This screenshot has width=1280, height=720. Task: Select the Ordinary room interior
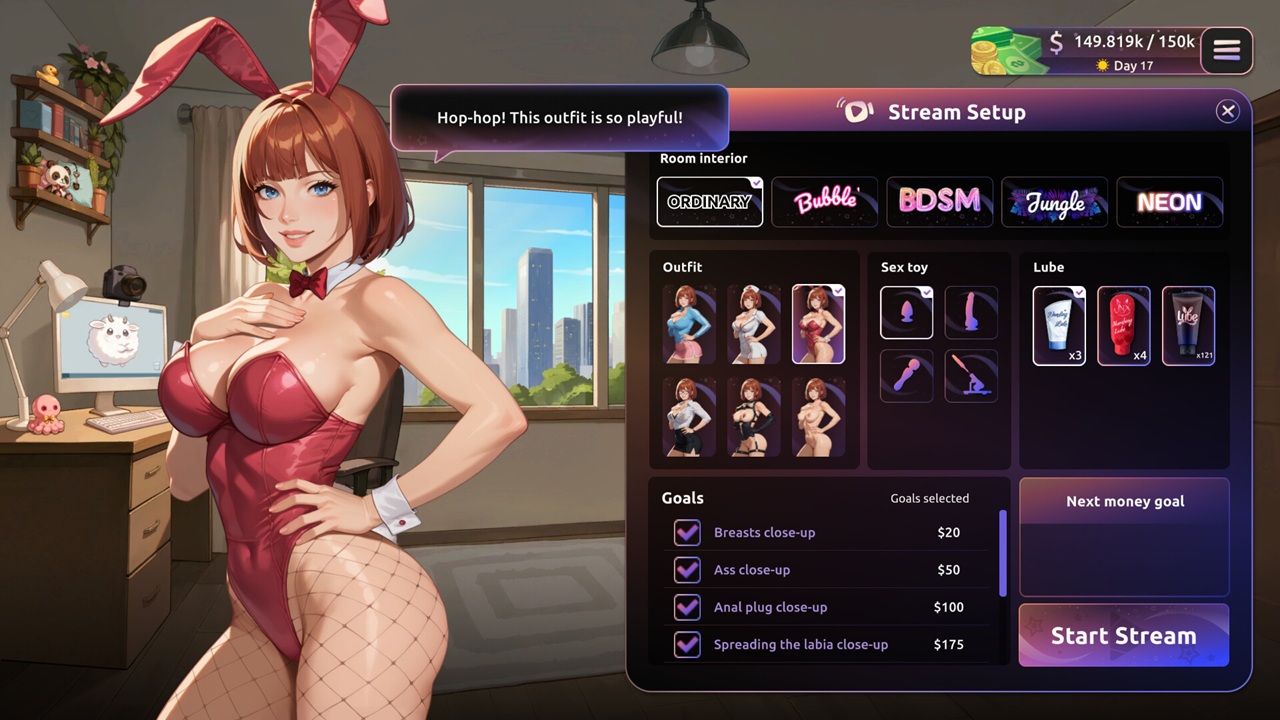coord(709,202)
